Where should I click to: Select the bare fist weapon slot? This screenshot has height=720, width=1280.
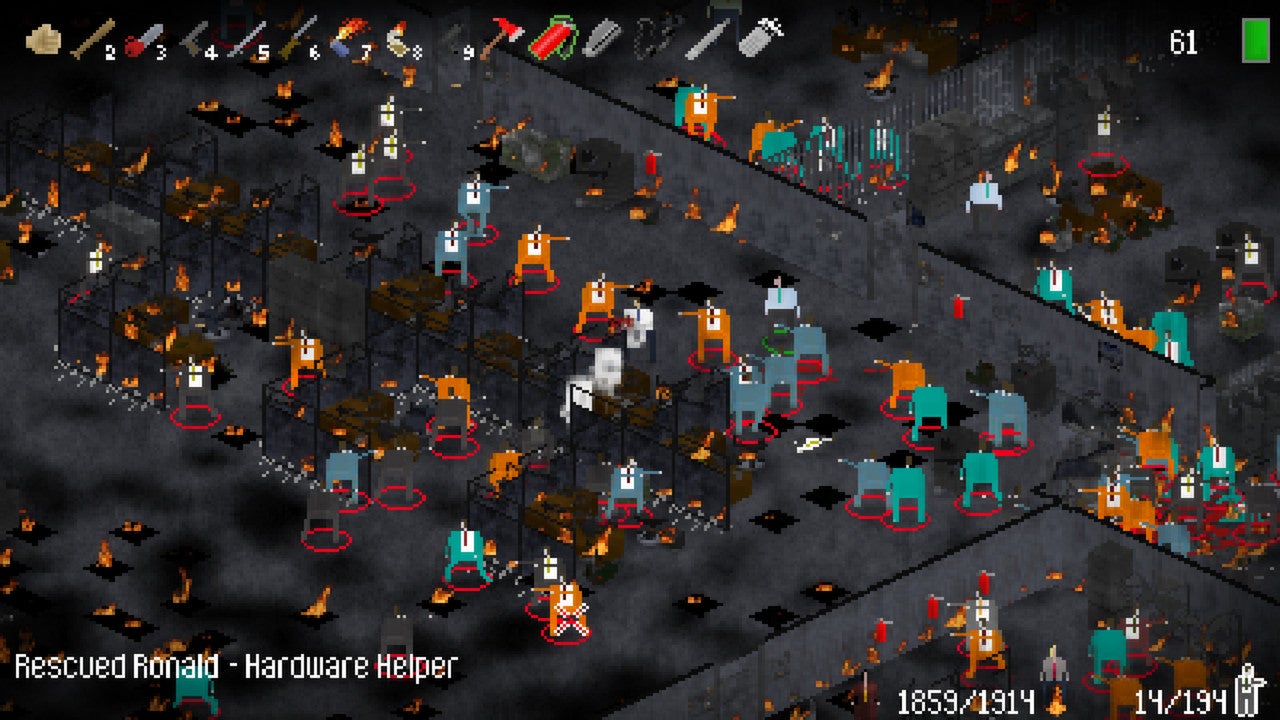point(43,40)
